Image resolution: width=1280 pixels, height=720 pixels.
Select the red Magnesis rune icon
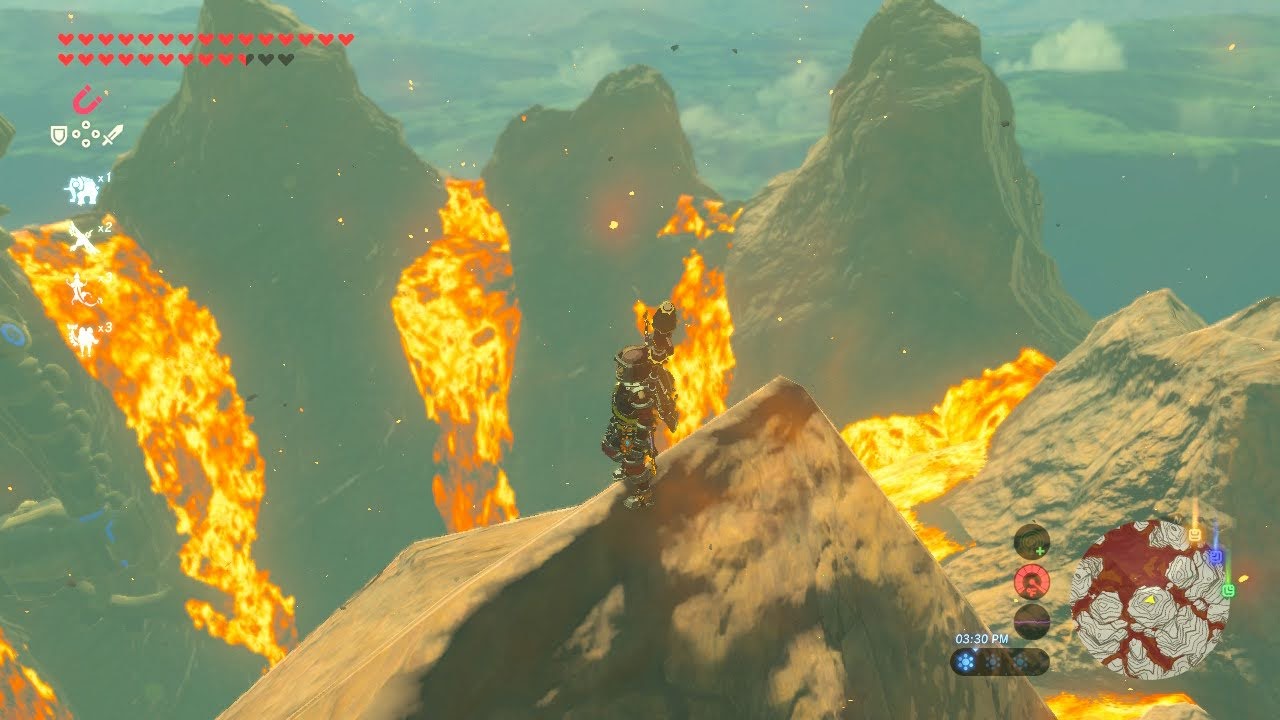tap(87, 100)
